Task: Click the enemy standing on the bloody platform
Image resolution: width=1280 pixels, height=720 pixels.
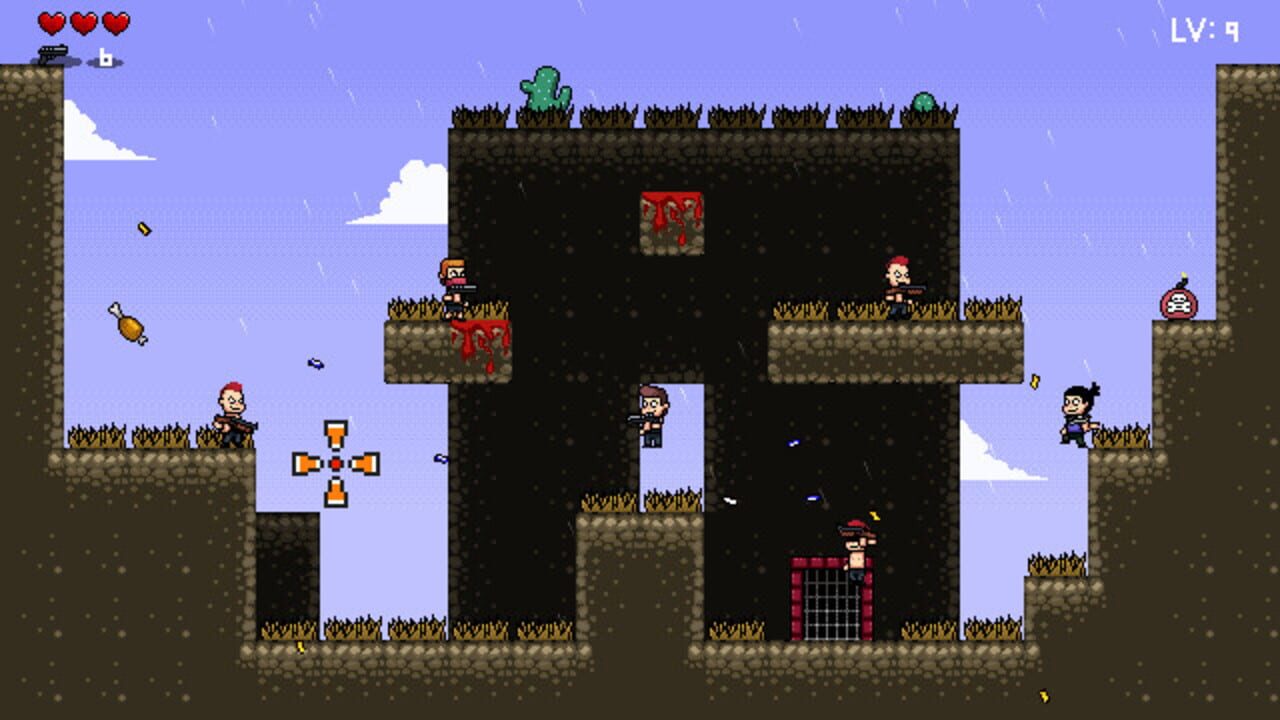Action: coord(456,290)
